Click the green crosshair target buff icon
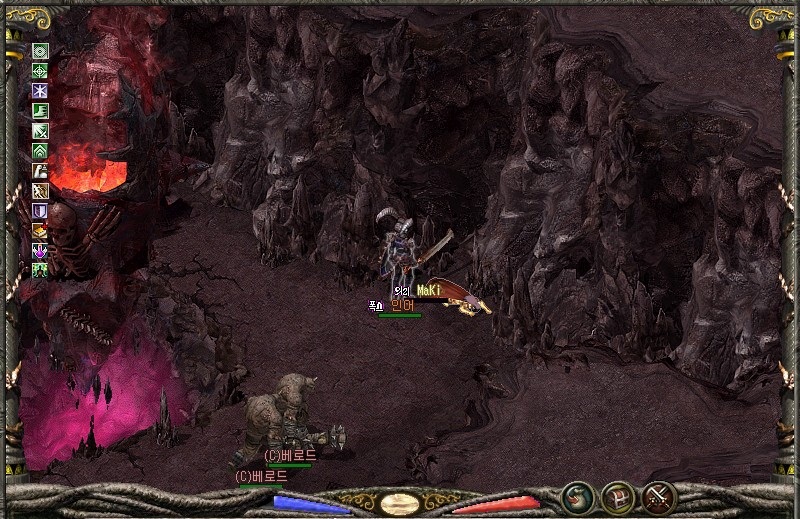The image size is (800, 519). click(41, 71)
